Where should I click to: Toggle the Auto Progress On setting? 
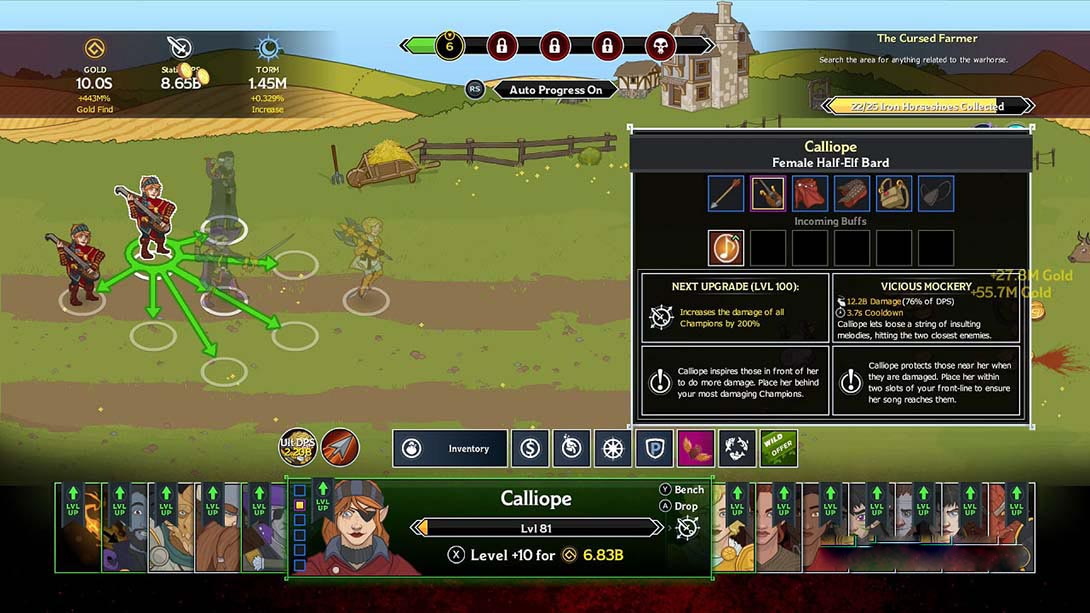click(555, 90)
